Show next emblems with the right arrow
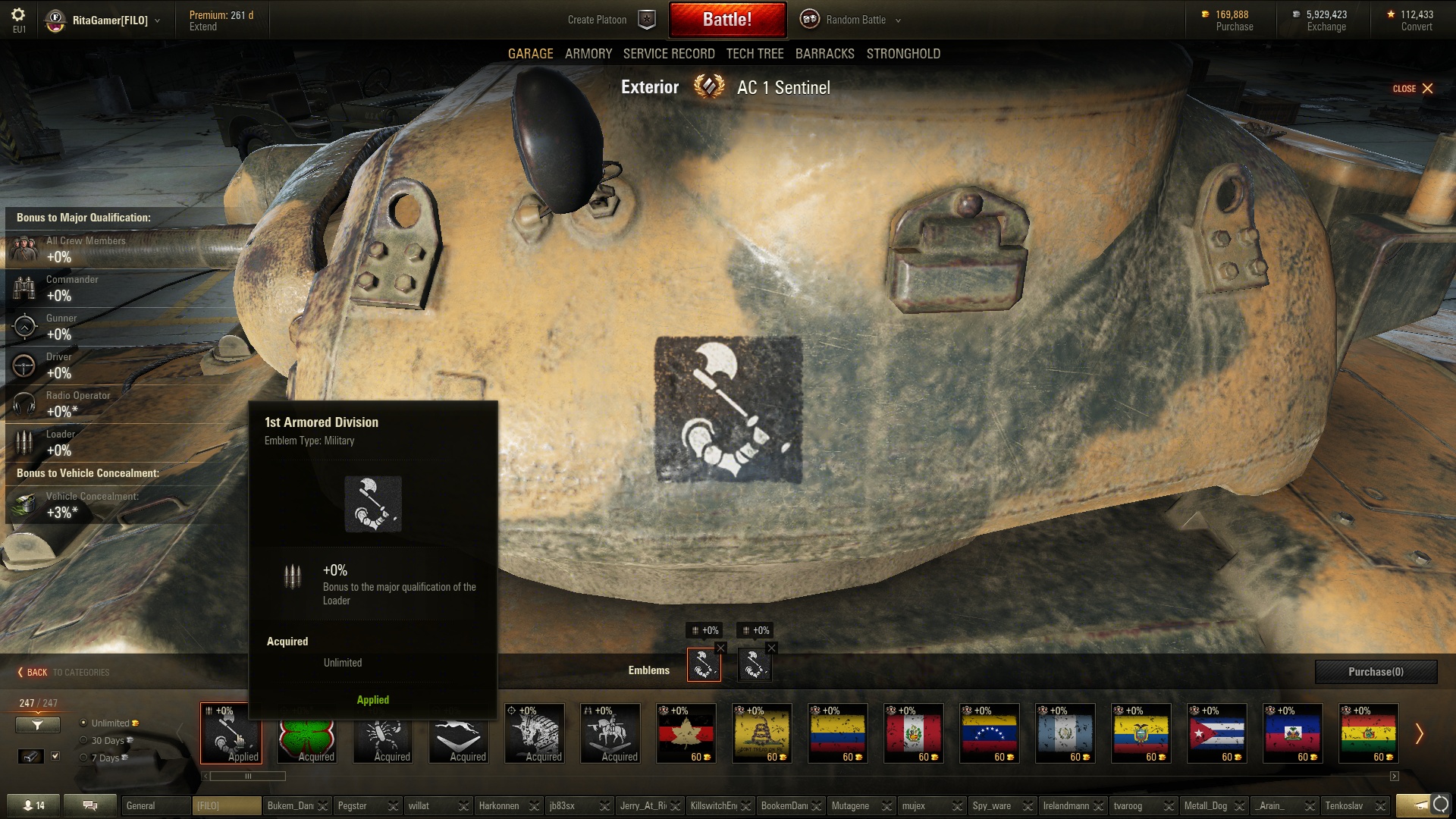1456x819 pixels. tap(1419, 733)
